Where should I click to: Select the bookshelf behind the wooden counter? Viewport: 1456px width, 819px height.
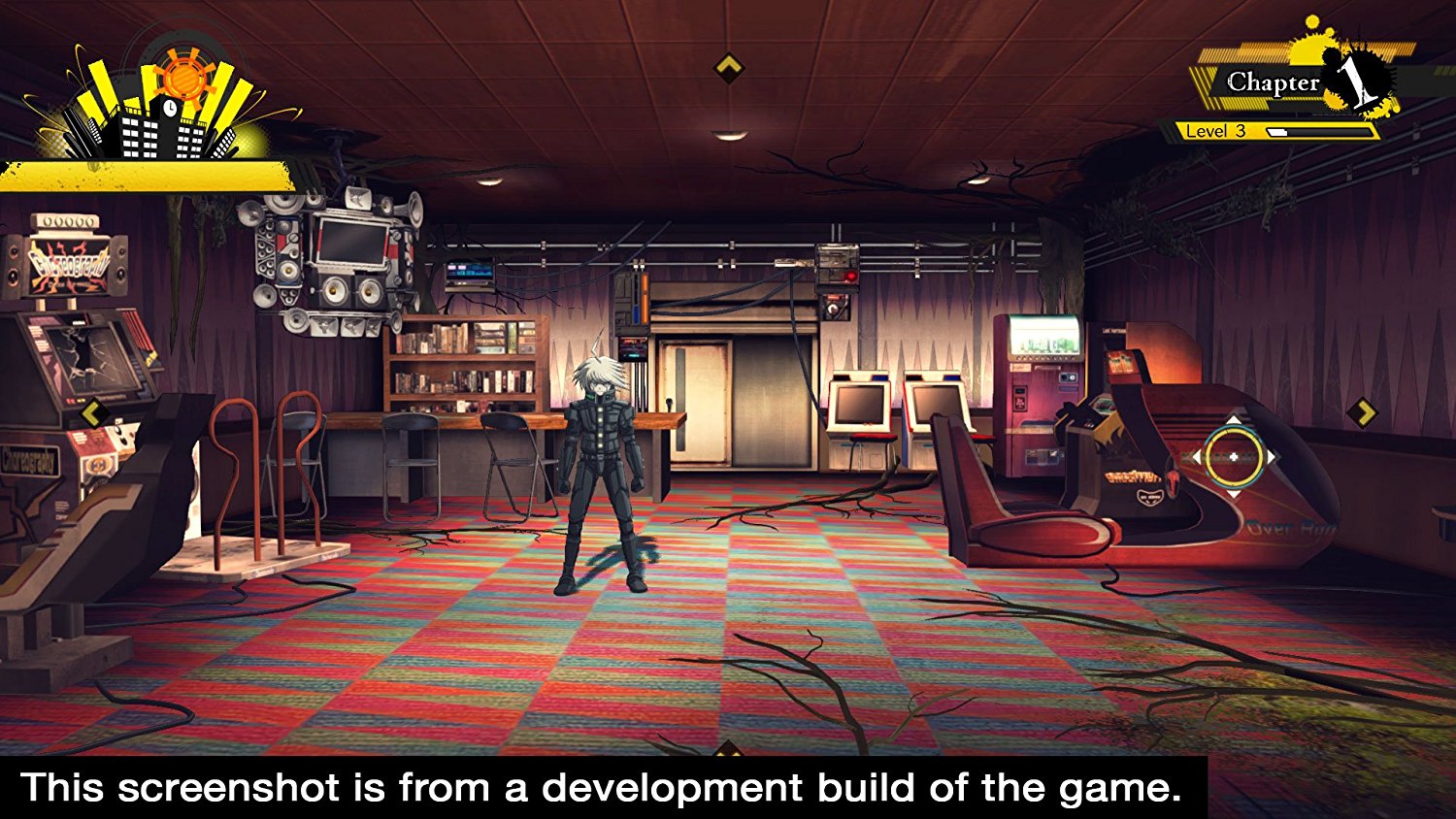point(466,364)
